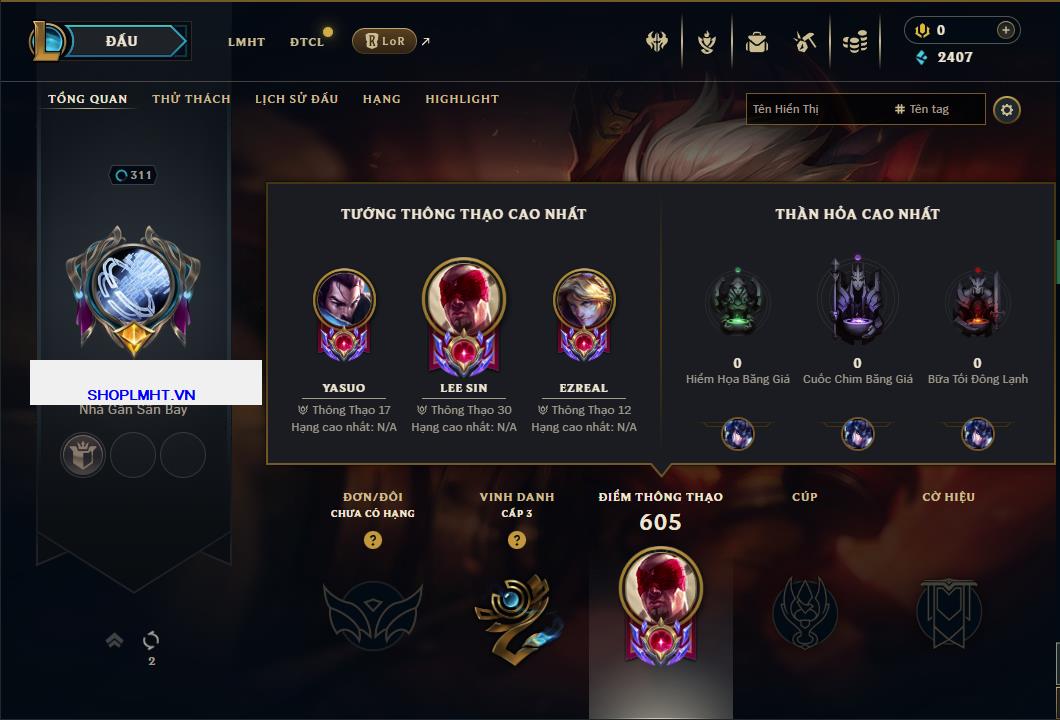The image size is (1060, 720).
Task: View the Cúp trophy section
Action: [804, 610]
